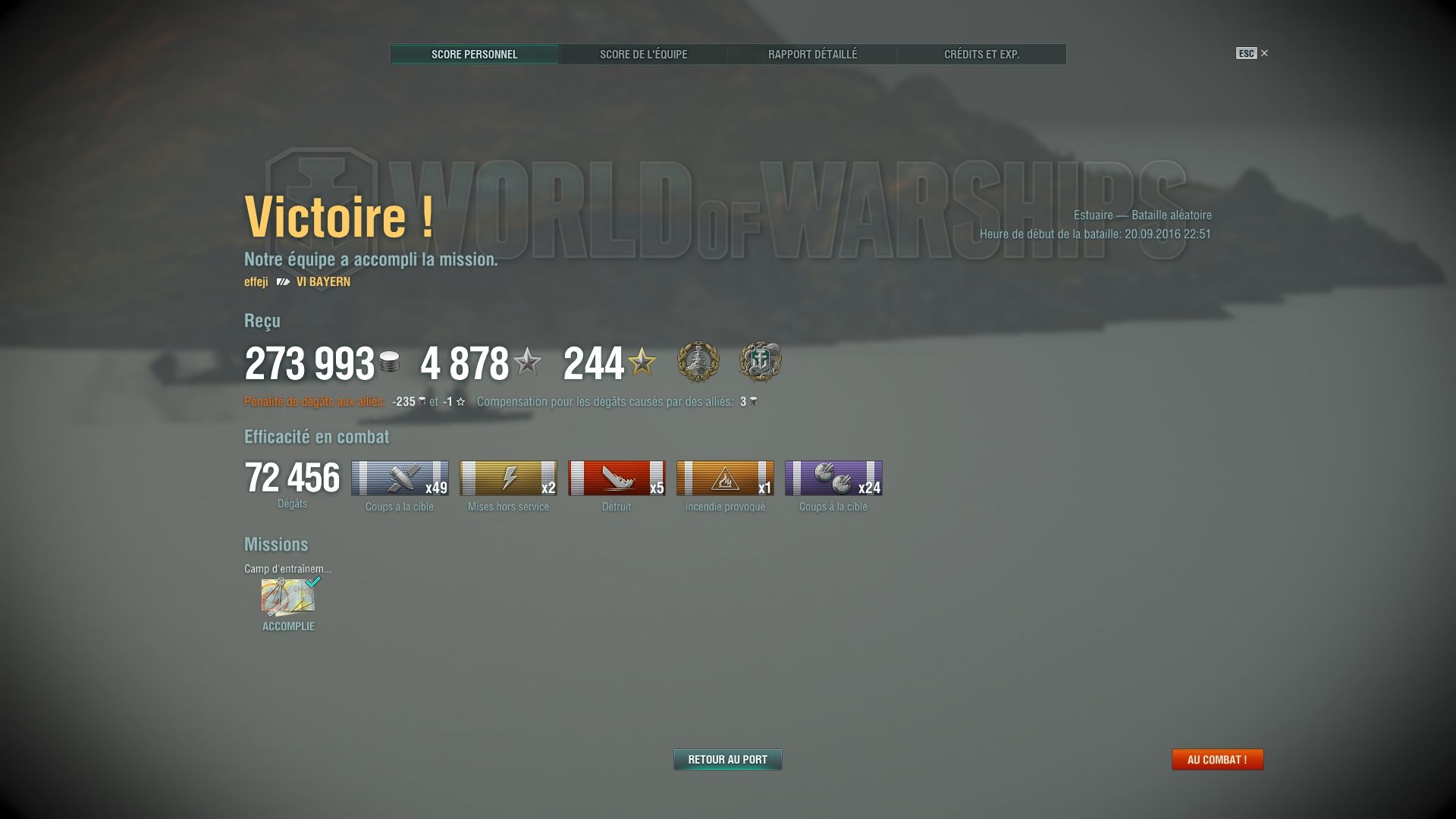Select the x49 Coups à la cible ribbon
The image size is (1456, 819).
400,478
